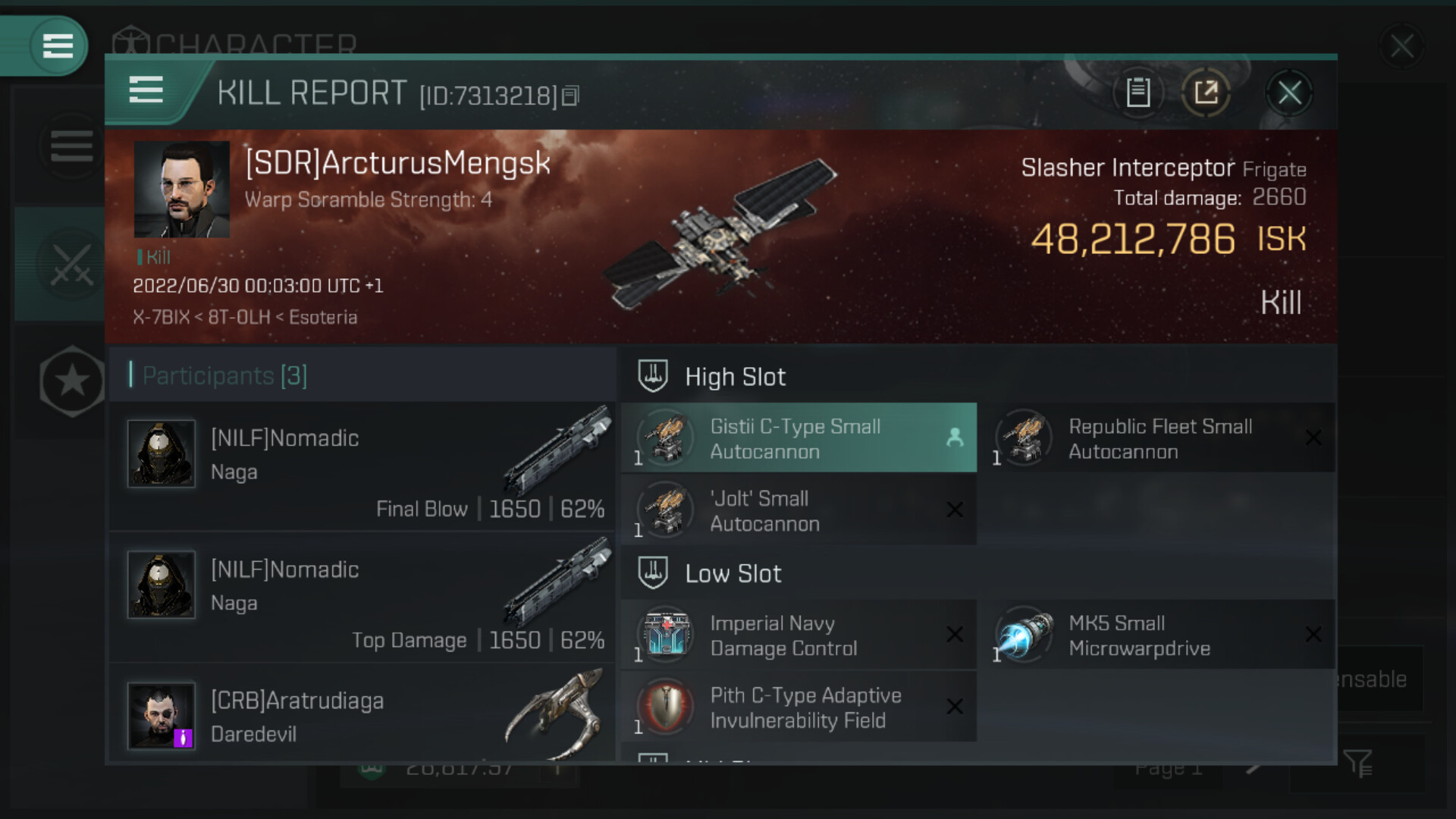1456x819 pixels.
Task: Open the main menu in top-left corner
Action: (x=58, y=45)
